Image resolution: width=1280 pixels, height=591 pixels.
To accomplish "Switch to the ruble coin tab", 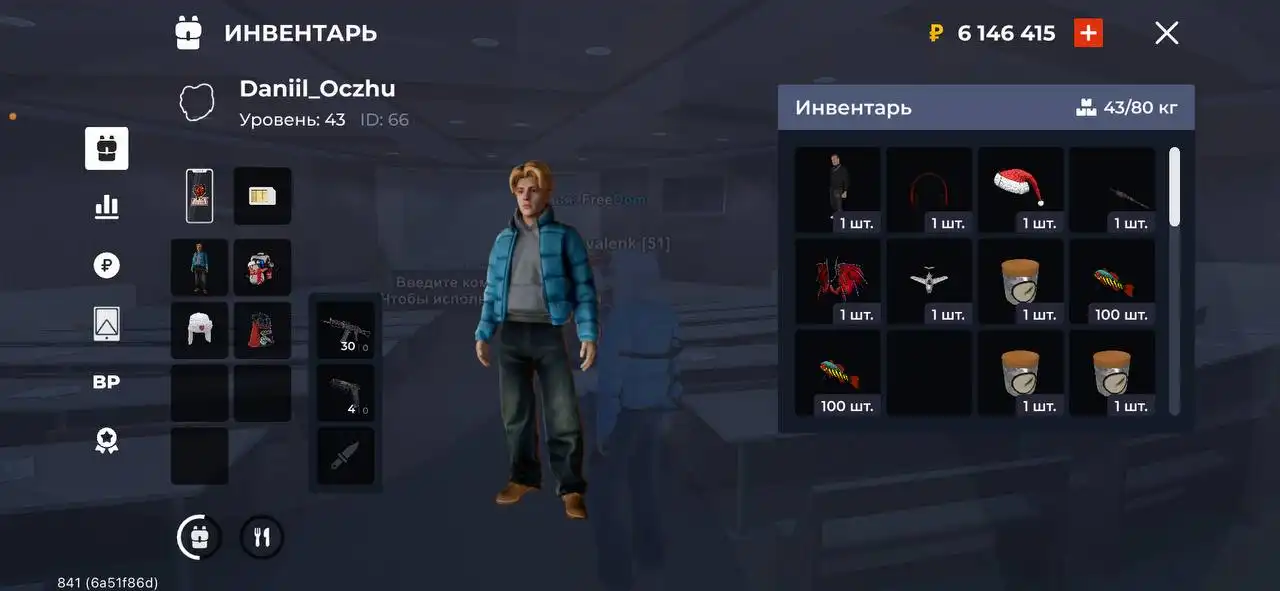I will 106,265.
